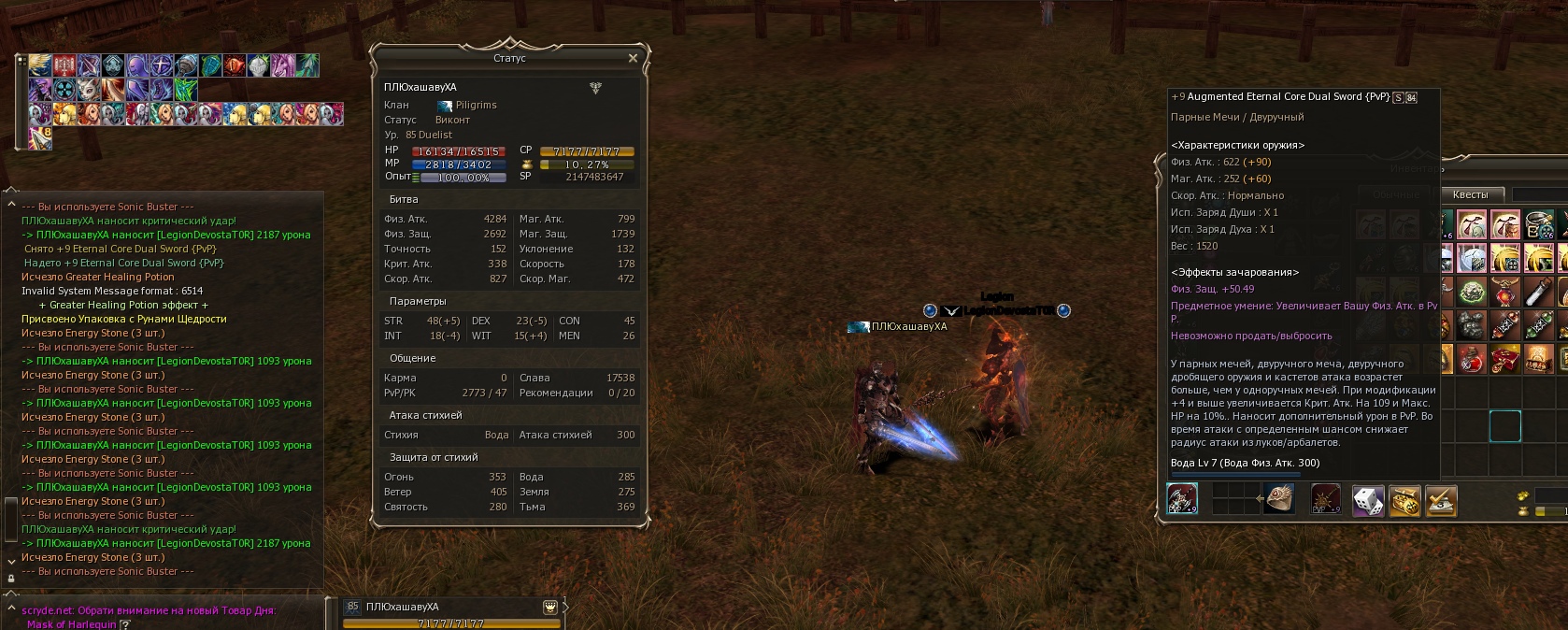The width and height of the screenshot is (1568, 630).
Task: Toggle the buff bar layout handle
Action: [x=21, y=60]
